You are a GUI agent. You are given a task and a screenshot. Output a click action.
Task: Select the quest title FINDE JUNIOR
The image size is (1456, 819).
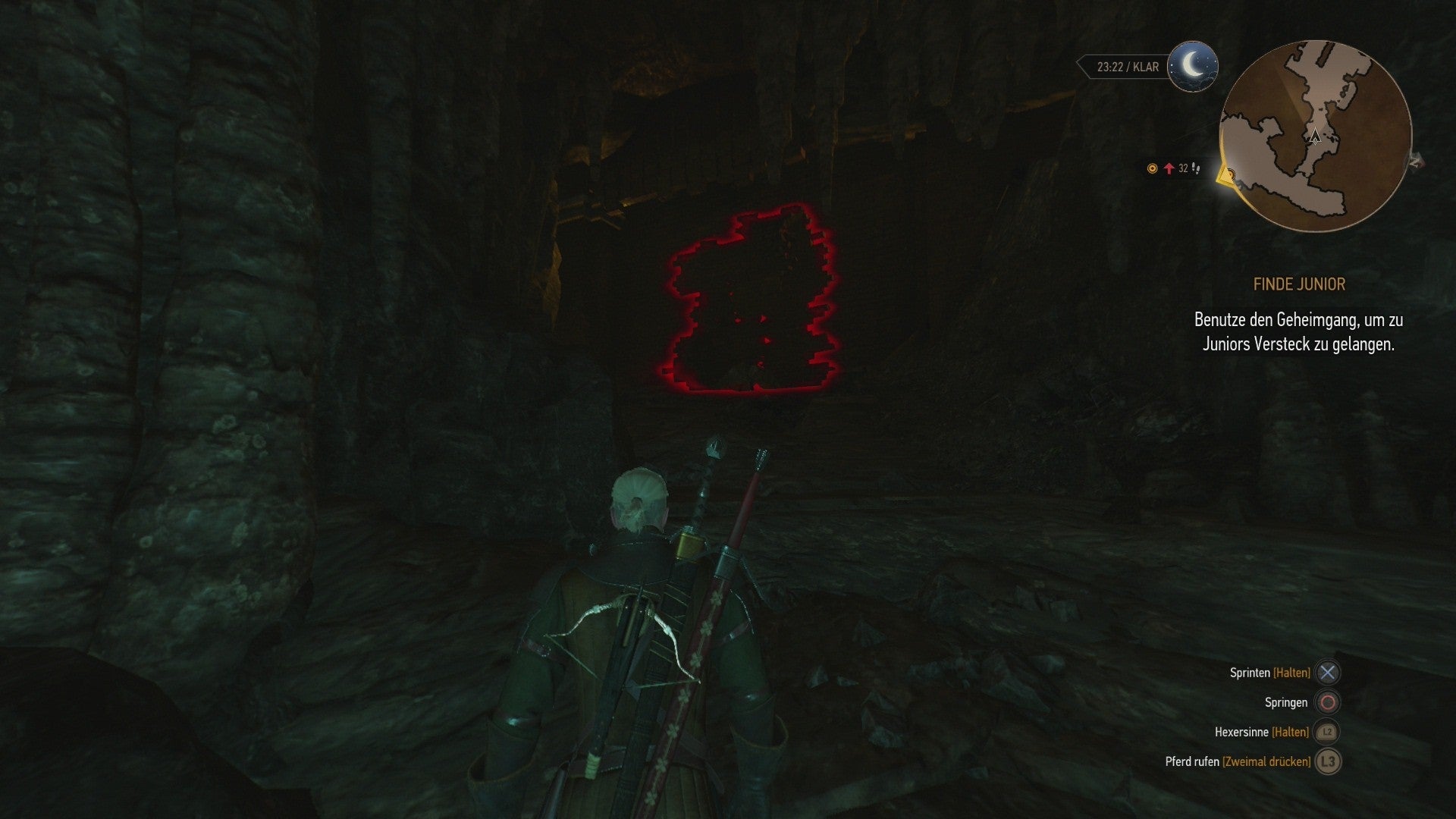(x=1300, y=284)
